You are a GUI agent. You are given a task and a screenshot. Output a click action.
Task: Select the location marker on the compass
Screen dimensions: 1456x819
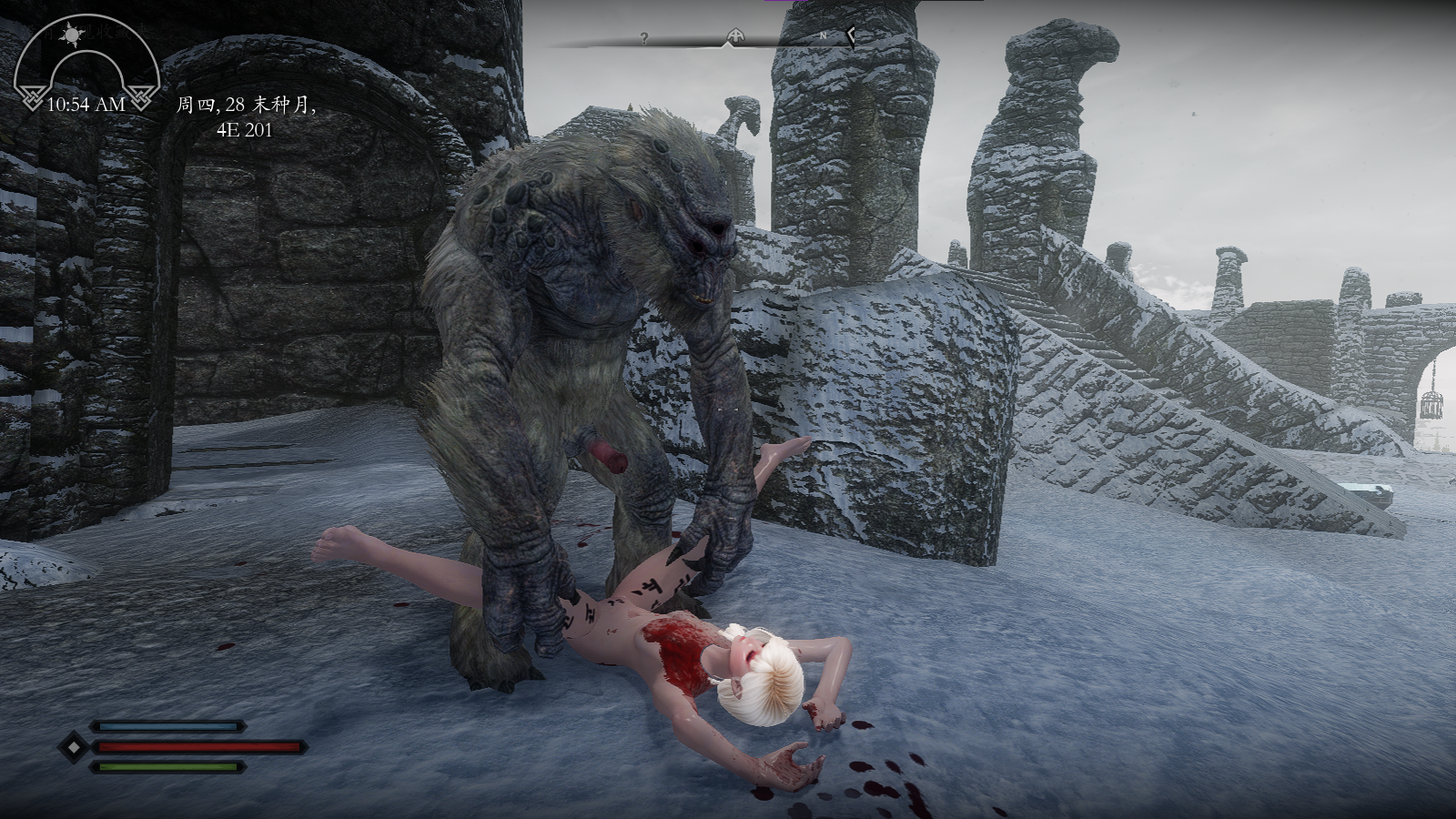point(734,37)
